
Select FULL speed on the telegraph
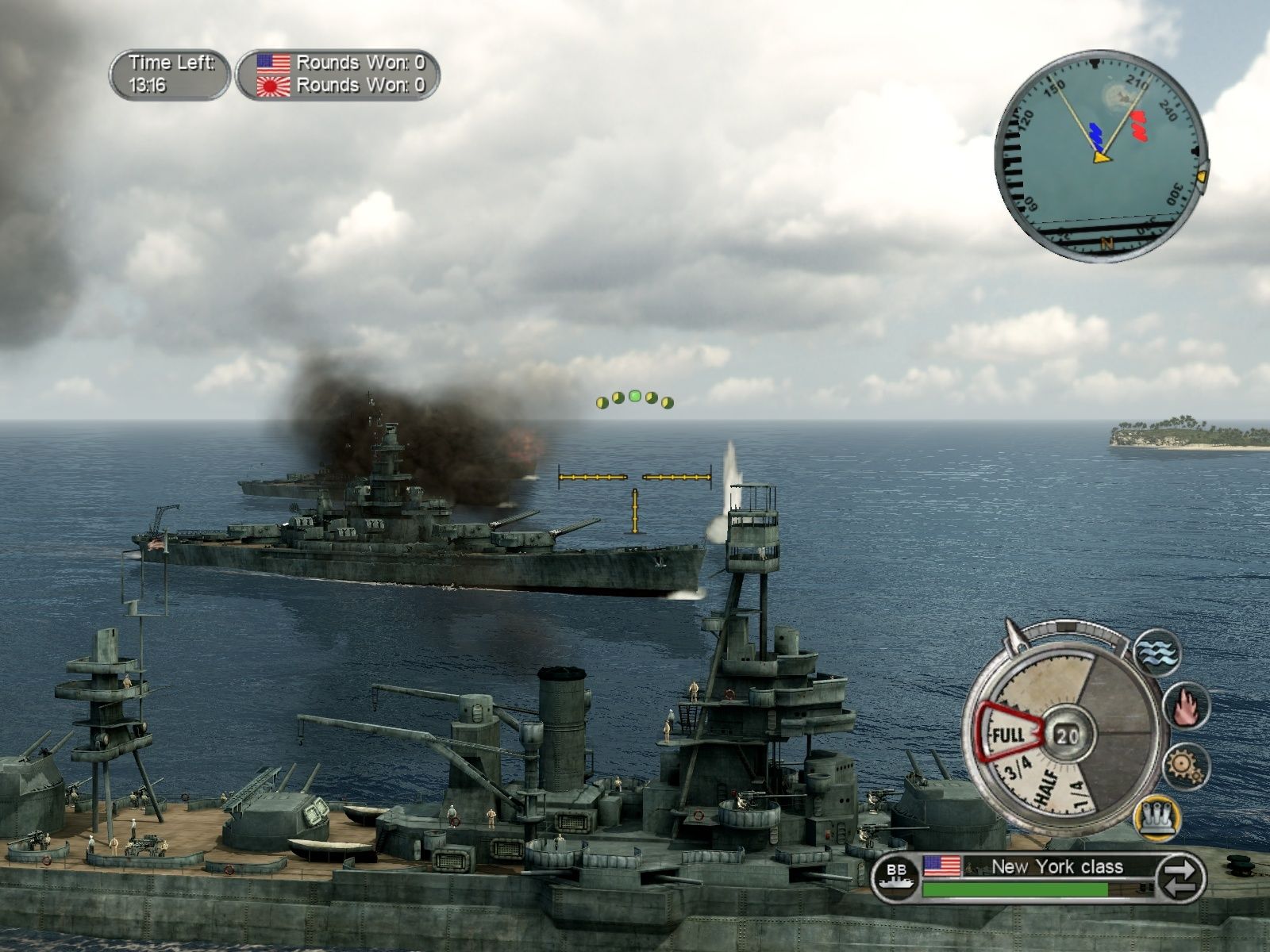pyautogui.click(x=1010, y=734)
